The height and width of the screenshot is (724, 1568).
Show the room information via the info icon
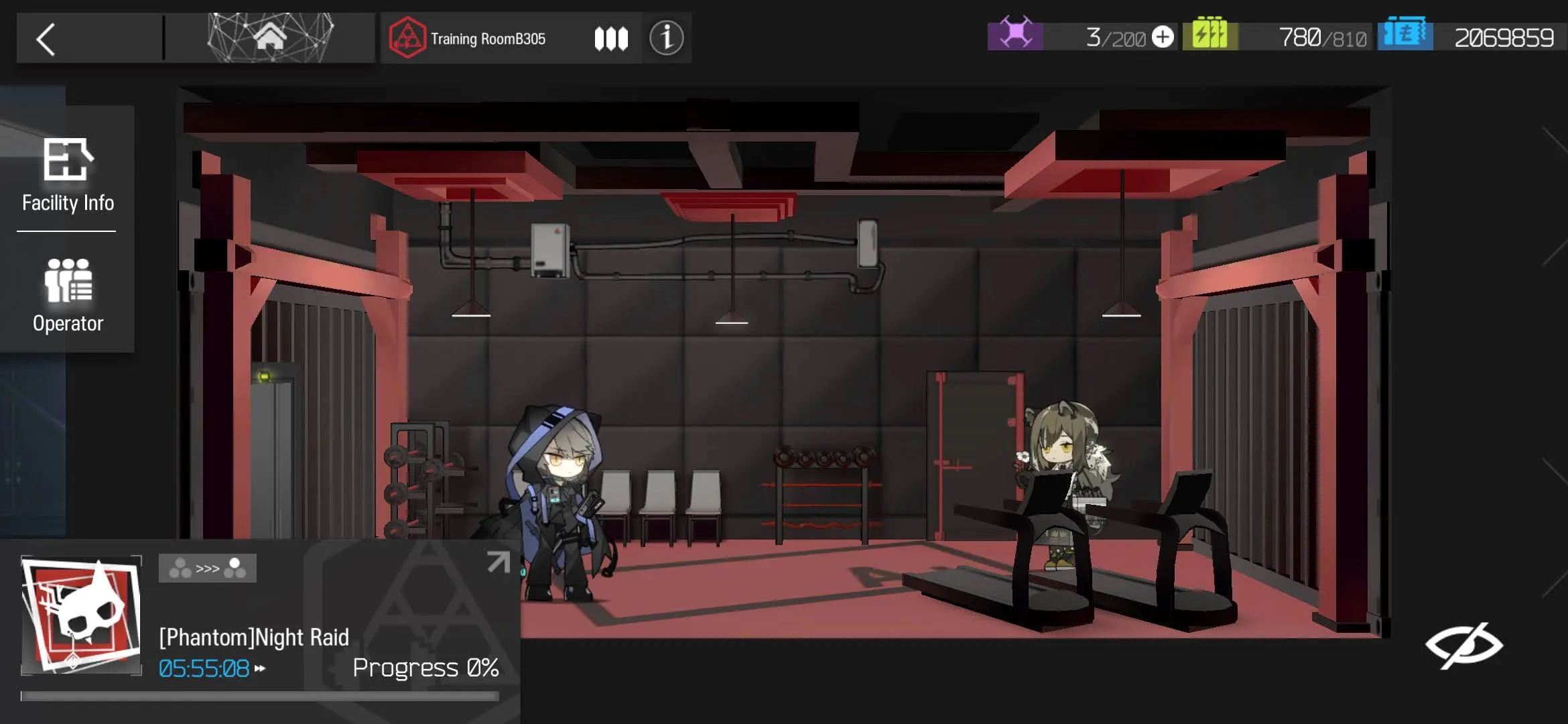coord(666,38)
